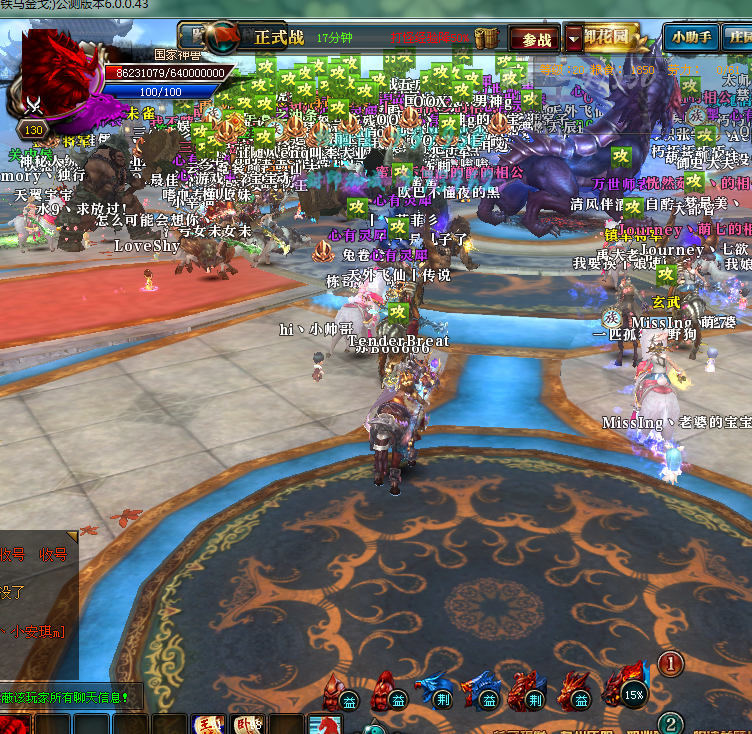Open the 庄园 manor button
Viewport: 752px width, 734px height.
tap(738, 38)
